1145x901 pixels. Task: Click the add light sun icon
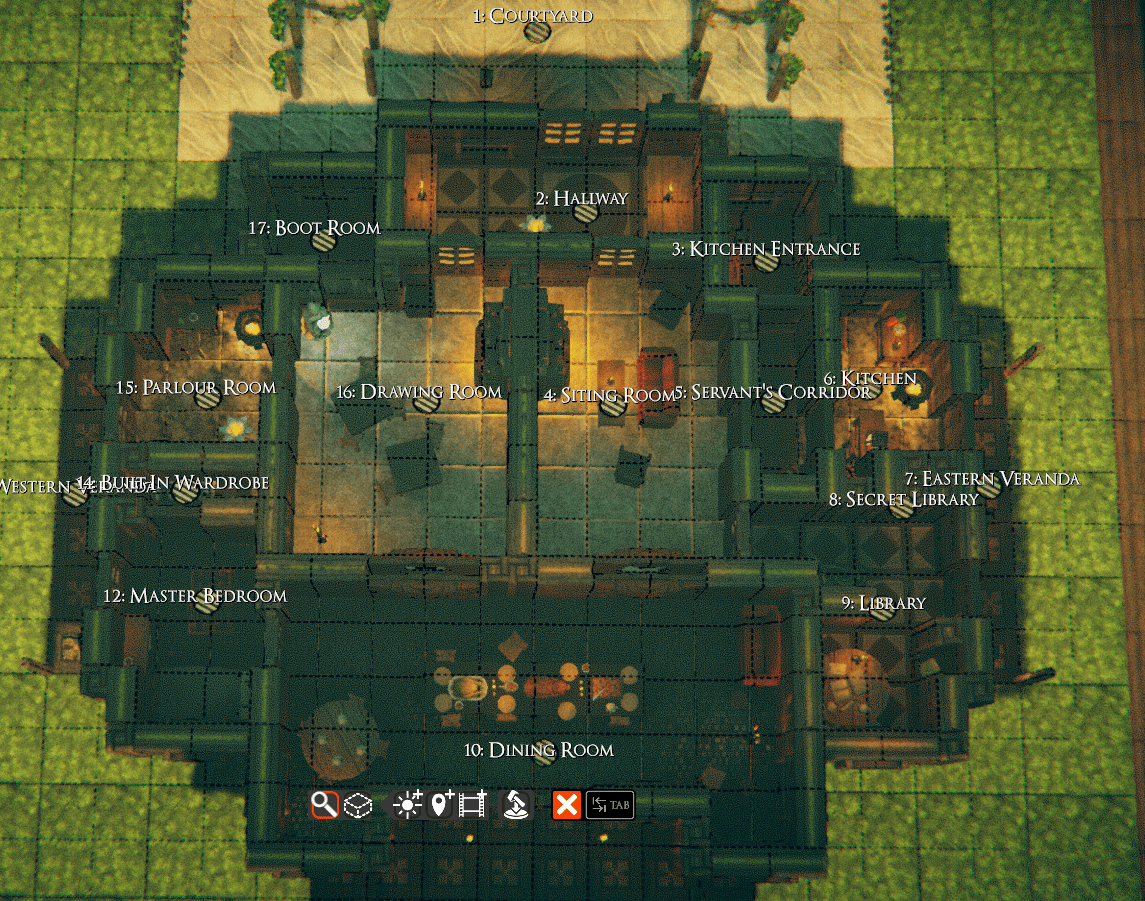pyautogui.click(x=408, y=804)
